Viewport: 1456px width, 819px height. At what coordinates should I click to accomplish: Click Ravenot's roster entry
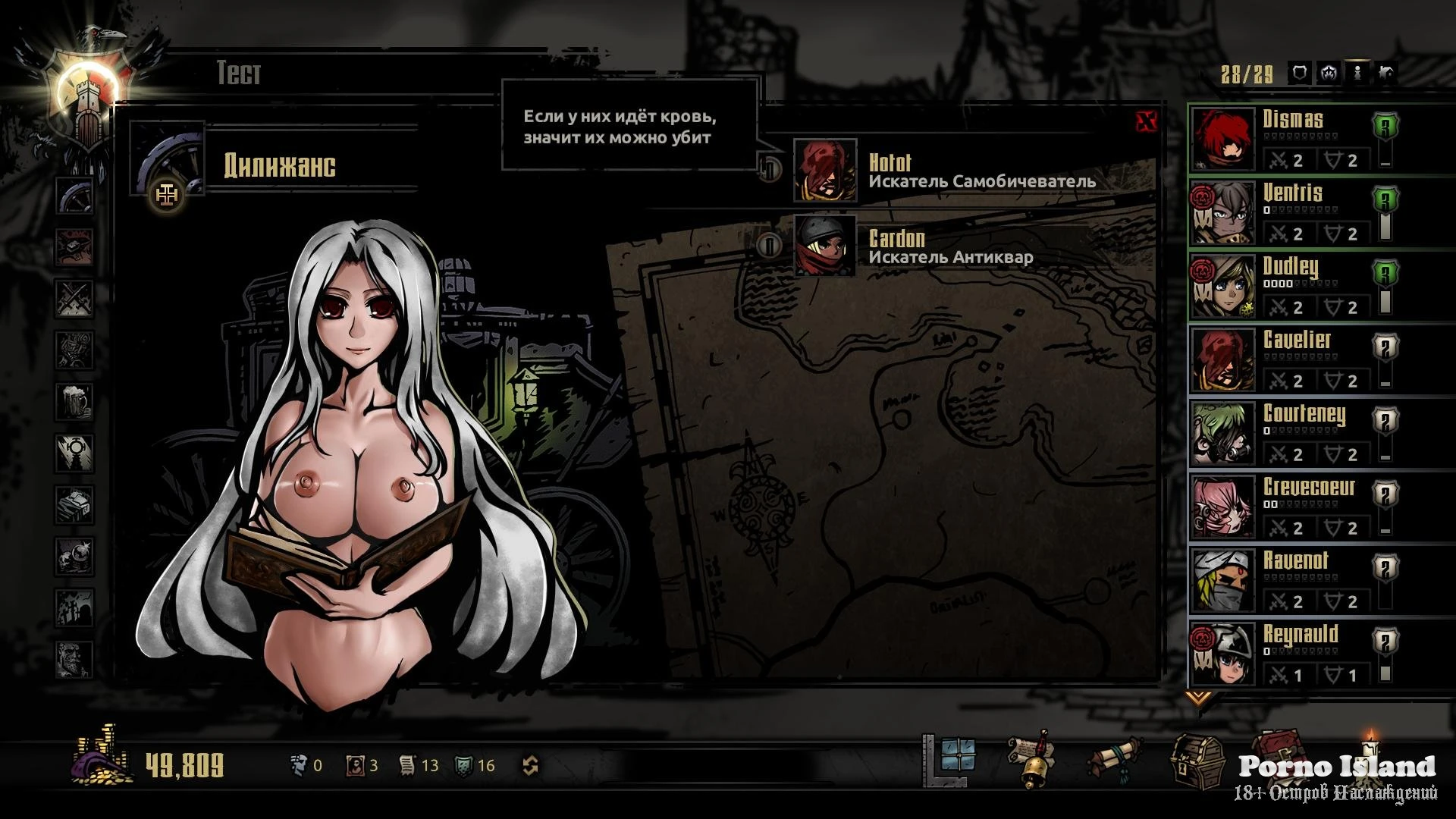tap(1289, 580)
